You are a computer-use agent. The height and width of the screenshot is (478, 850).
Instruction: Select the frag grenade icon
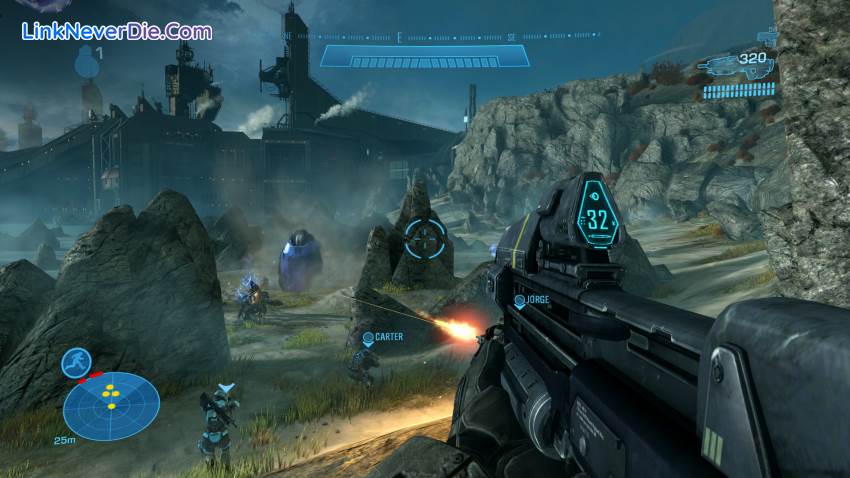point(87,60)
